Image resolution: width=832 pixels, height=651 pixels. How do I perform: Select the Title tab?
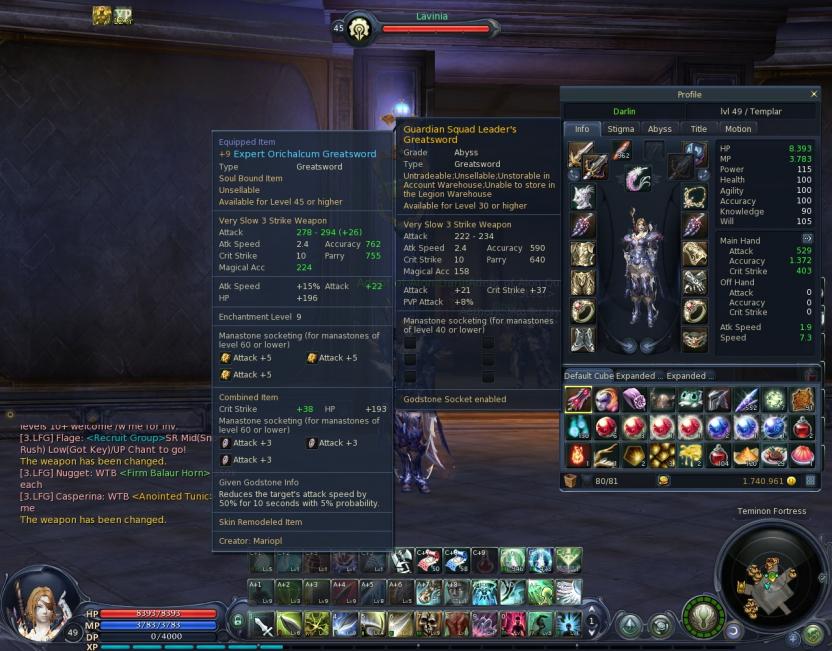pos(699,129)
